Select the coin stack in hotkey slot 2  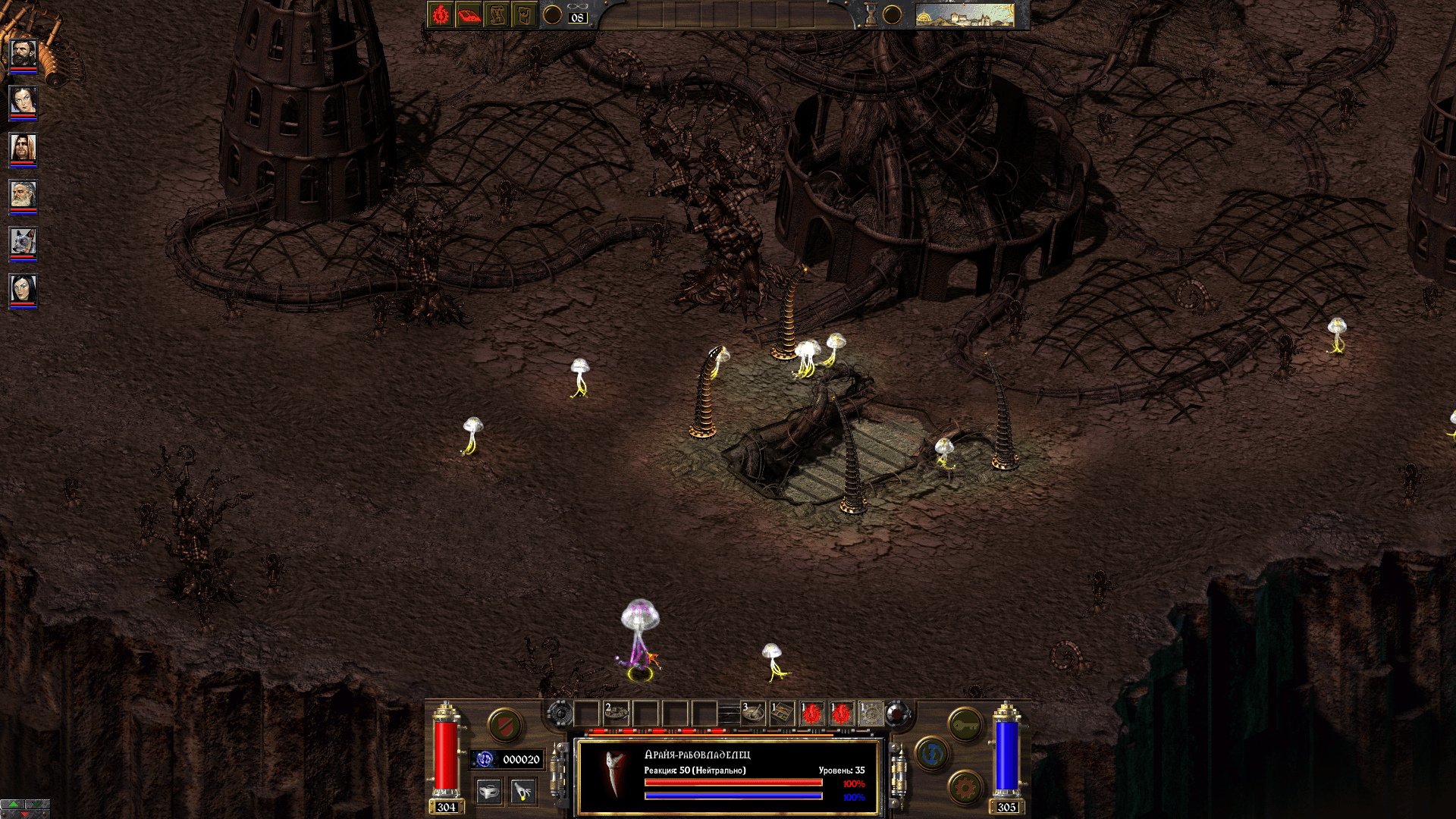(x=616, y=713)
